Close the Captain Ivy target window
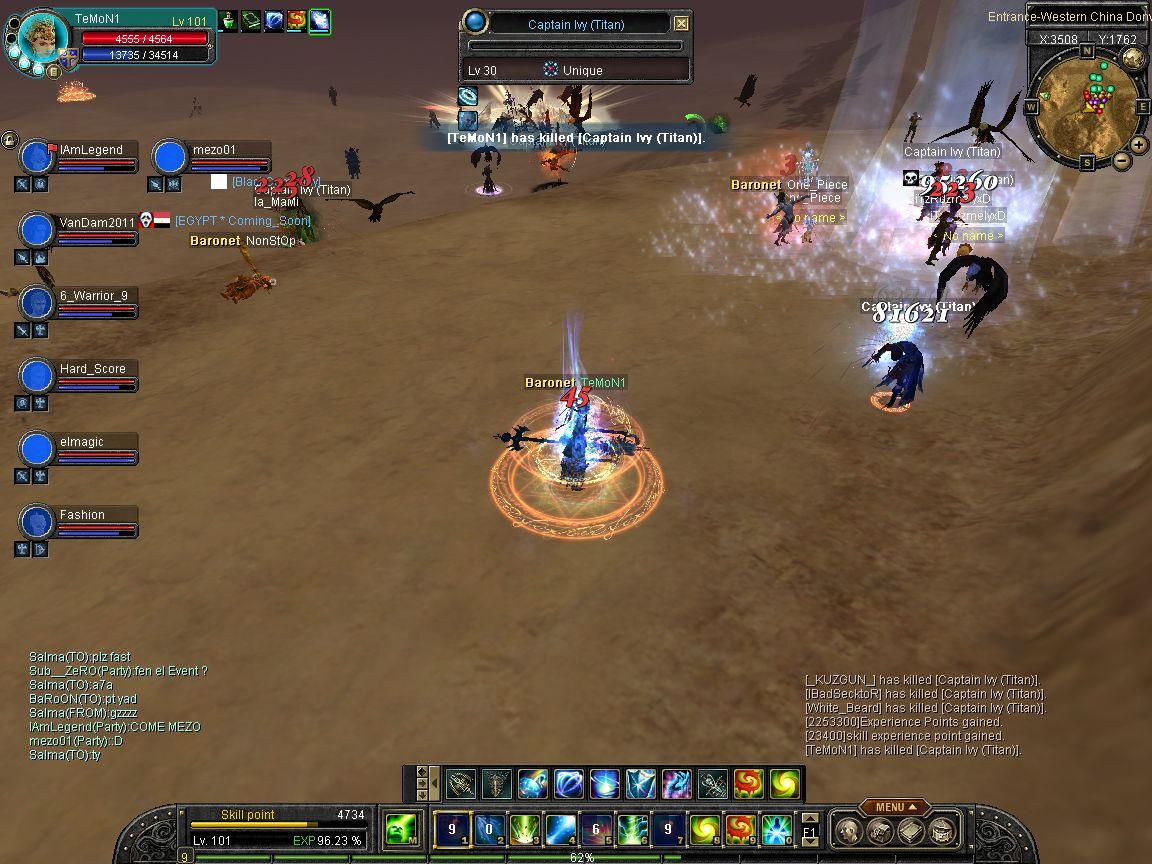This screenshot has height=864, width=1152. pos(681,23)
